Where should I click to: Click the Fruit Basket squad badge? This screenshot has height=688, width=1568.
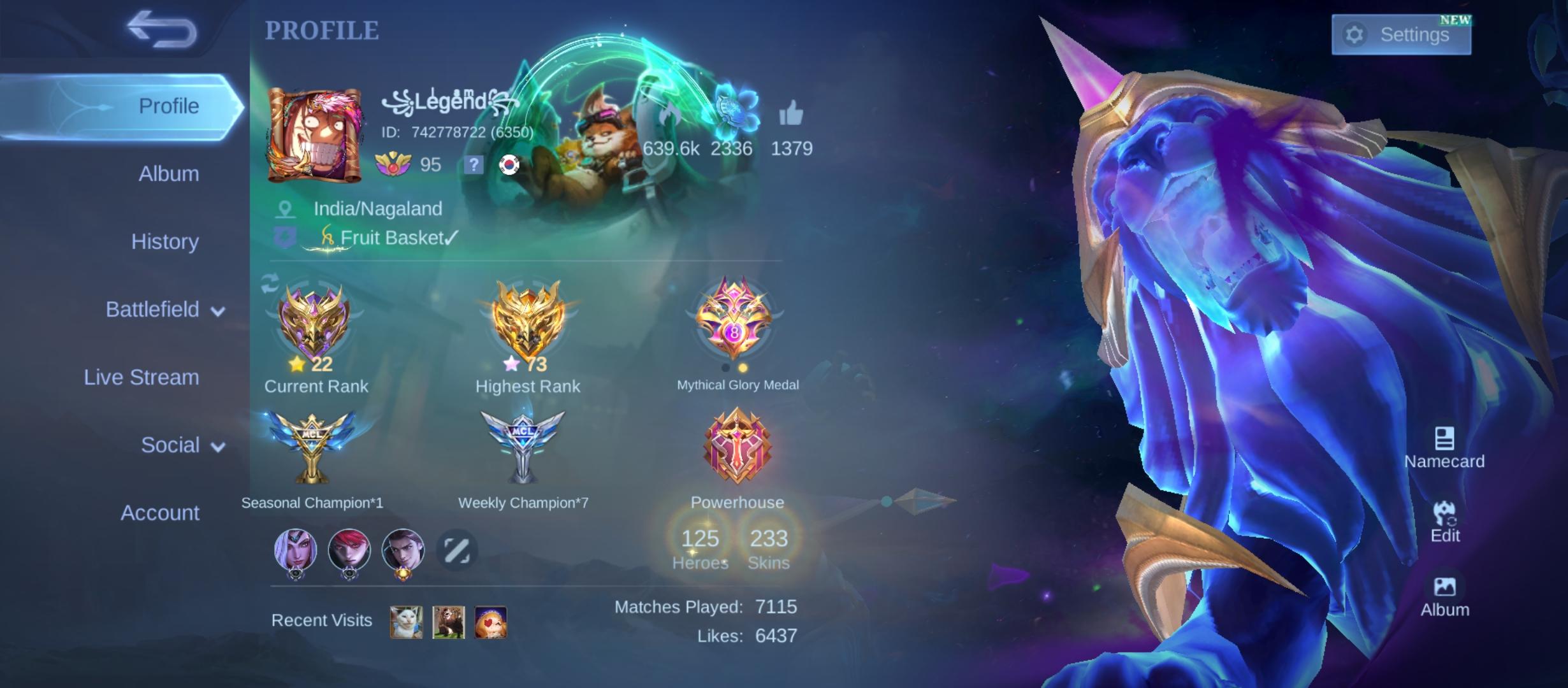pyautogui.click(x=286, y=238)
